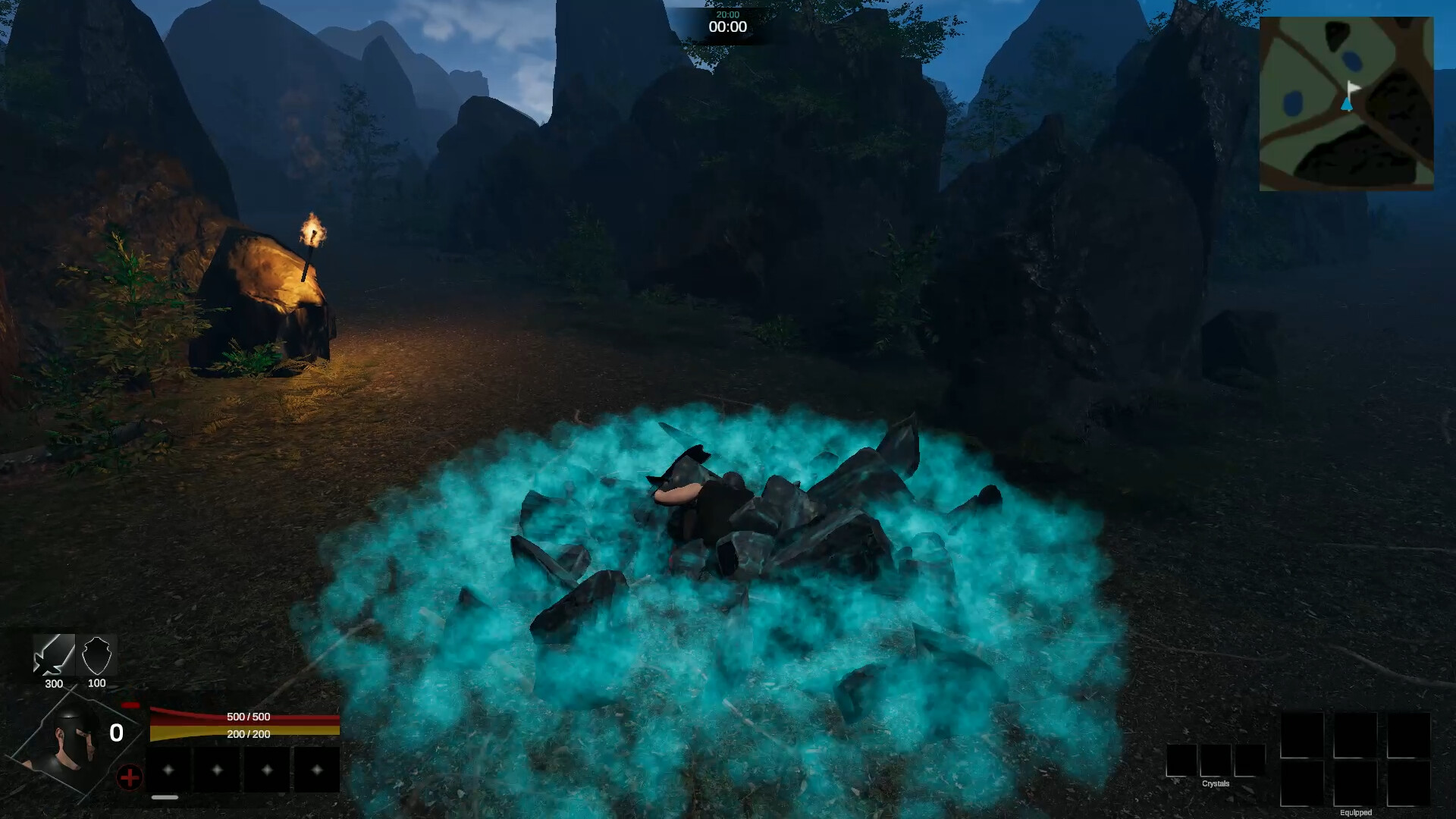Select the top-left Equipped gear slot
1456x819 pixels.
(x=1303, y=736)
